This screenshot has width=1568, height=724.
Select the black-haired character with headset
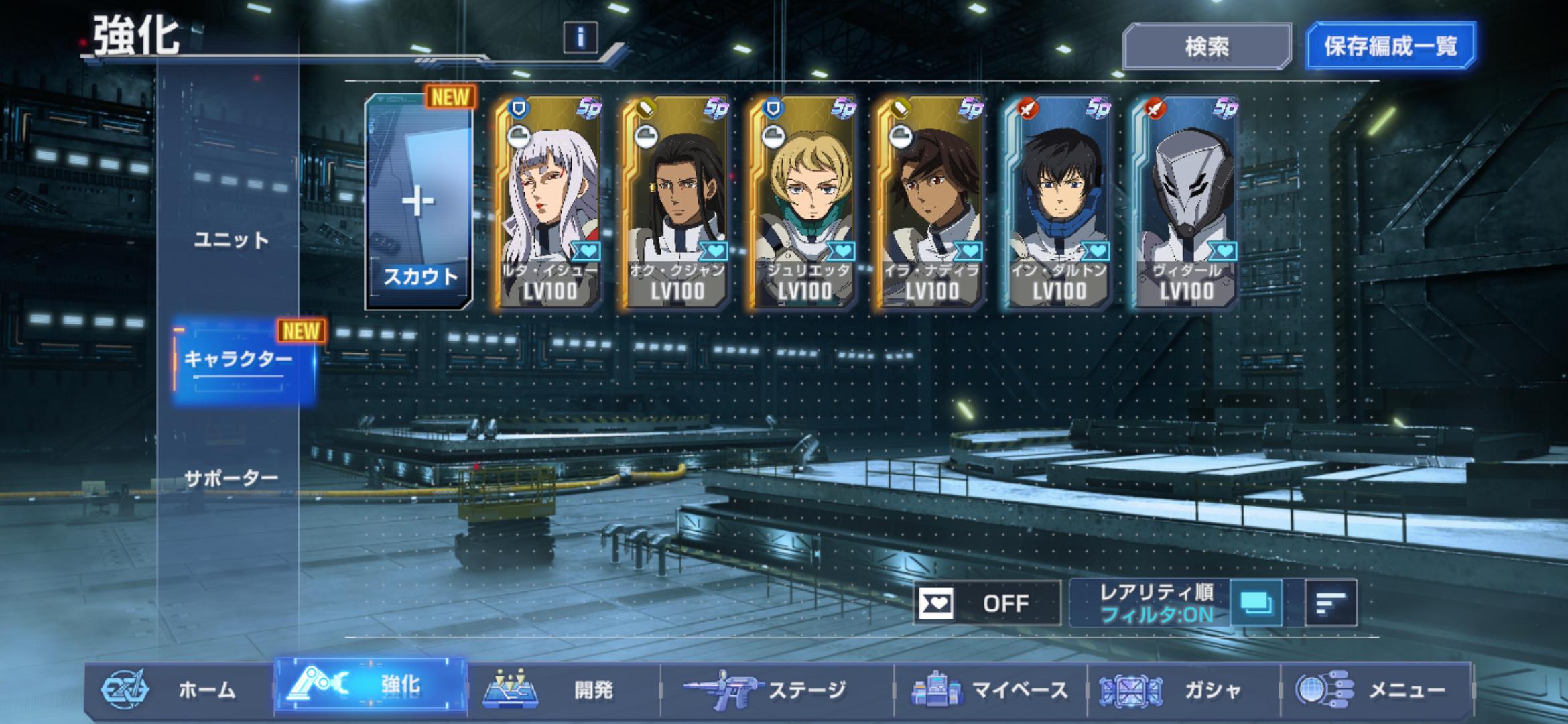click(x=1058, y=202)
